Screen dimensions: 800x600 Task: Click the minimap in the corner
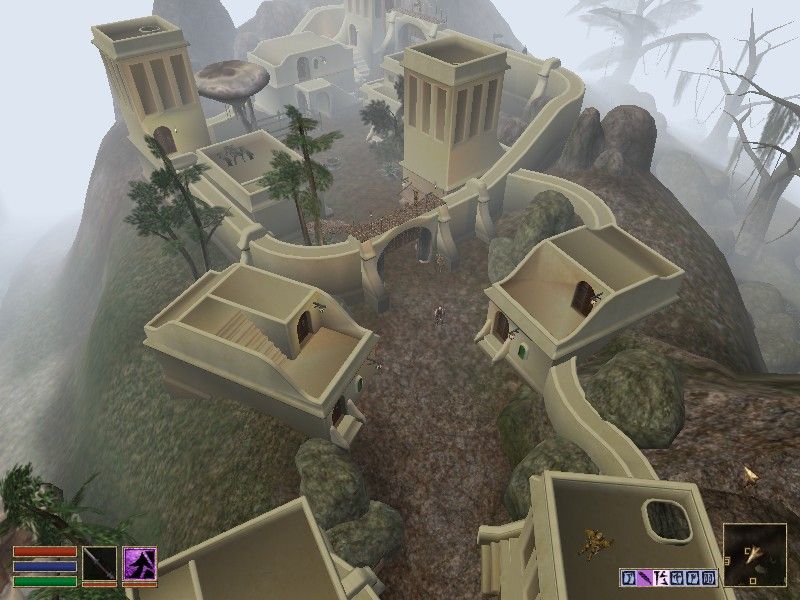point(754,556)
